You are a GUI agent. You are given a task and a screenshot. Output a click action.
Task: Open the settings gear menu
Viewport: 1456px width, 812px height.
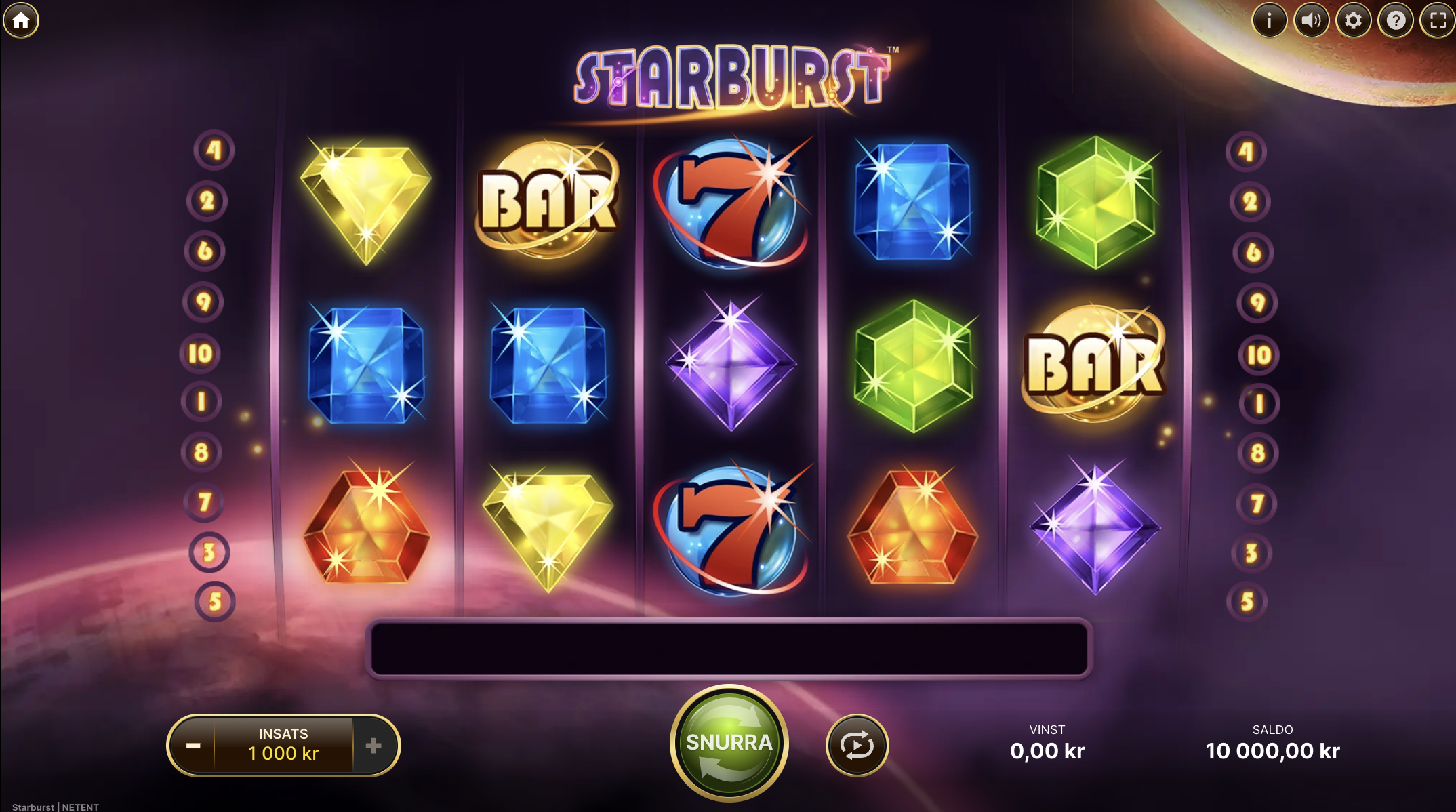pos(1352,20)
